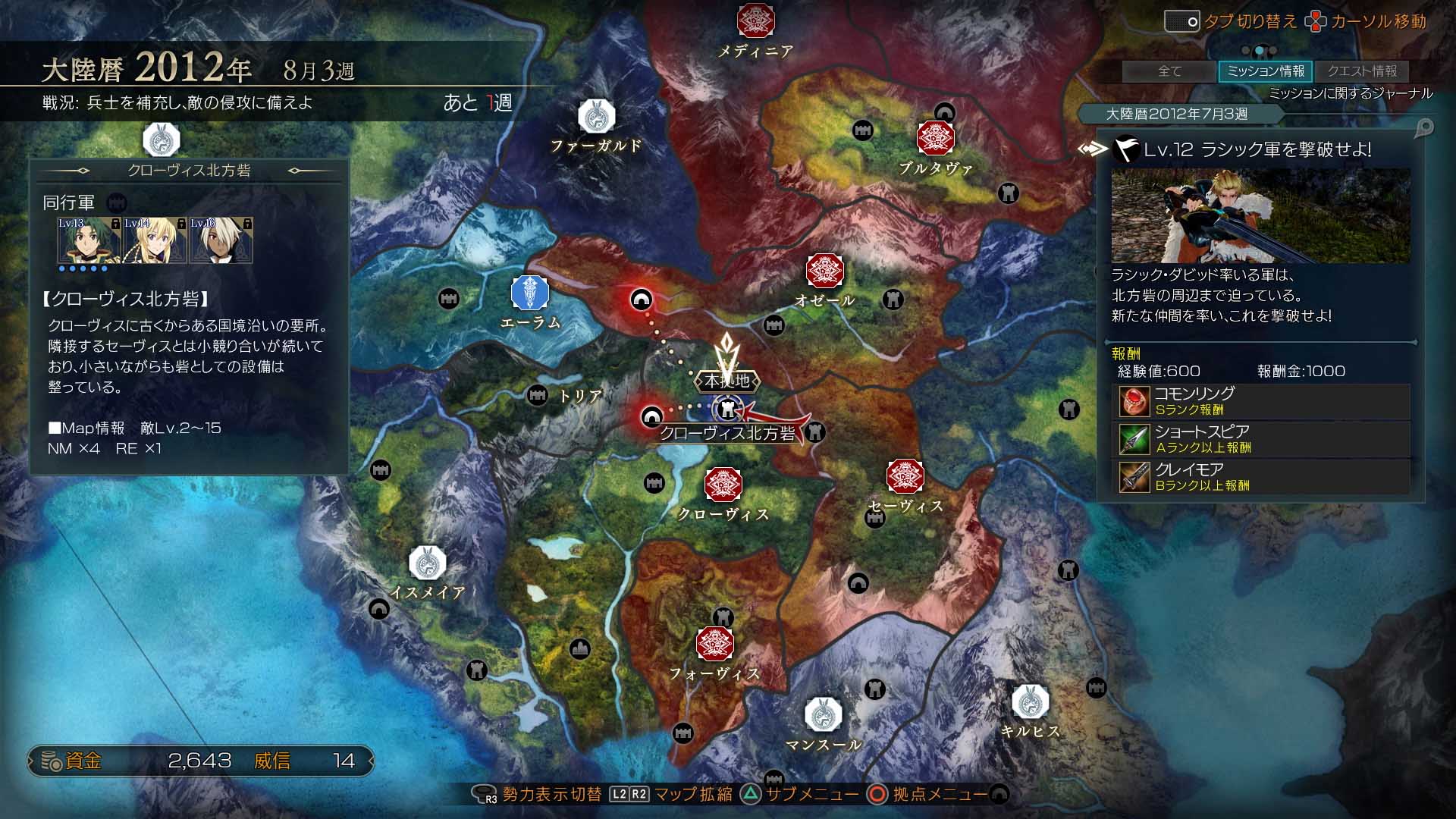Select the blue faction emblem at エーラム
The height and width of the screenshot is (819, 1456).
click(529, 294)
